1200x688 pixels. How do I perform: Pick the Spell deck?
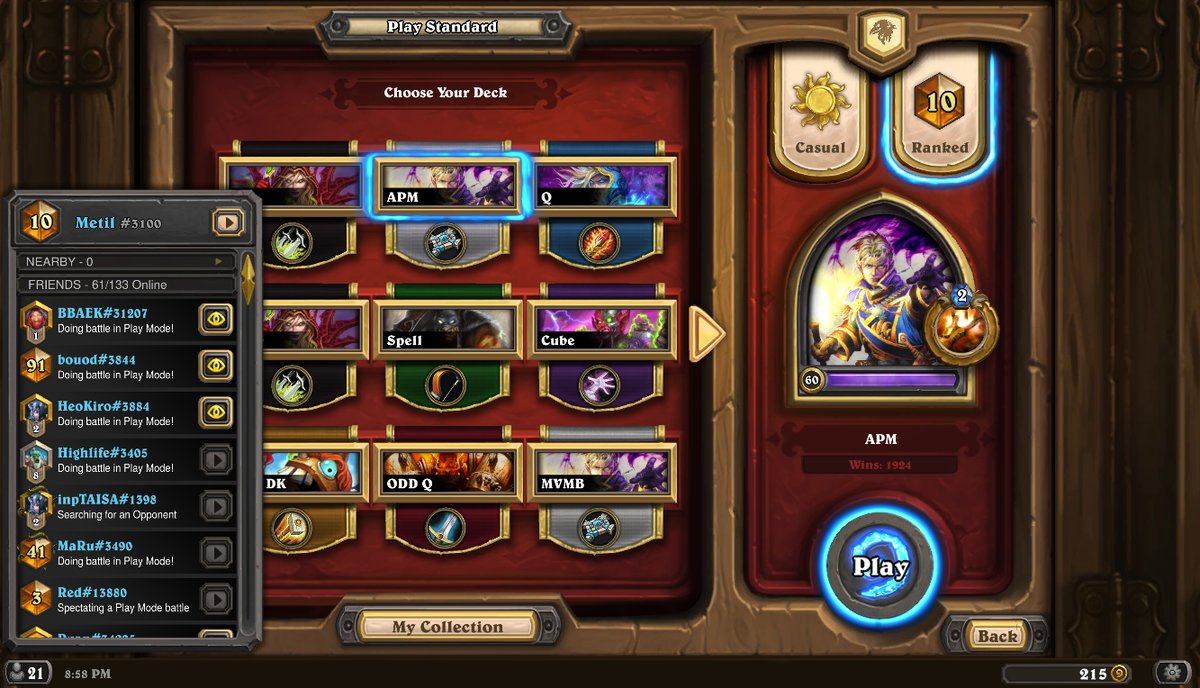tap(448, 329)
